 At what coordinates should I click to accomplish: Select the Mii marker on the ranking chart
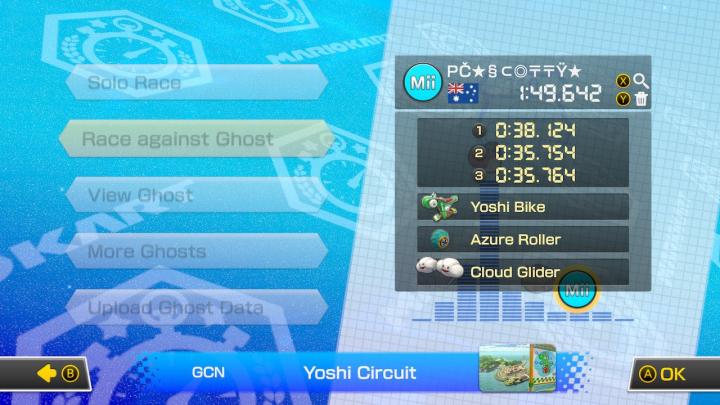click(576, 290)
